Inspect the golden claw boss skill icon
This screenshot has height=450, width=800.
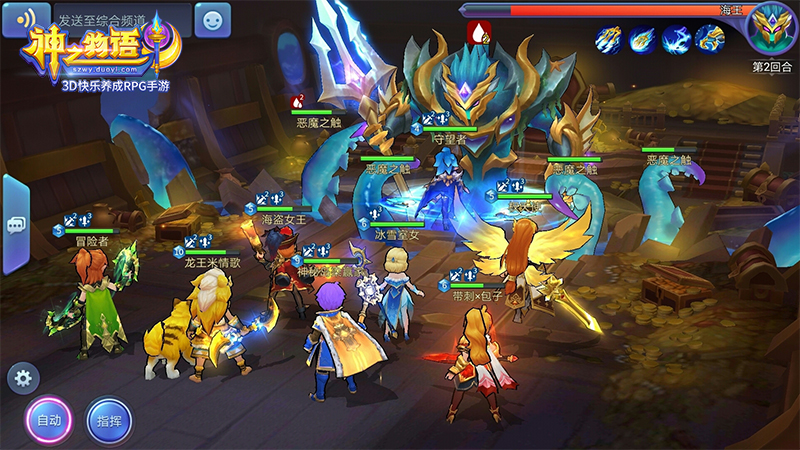[x=710, y=39]
